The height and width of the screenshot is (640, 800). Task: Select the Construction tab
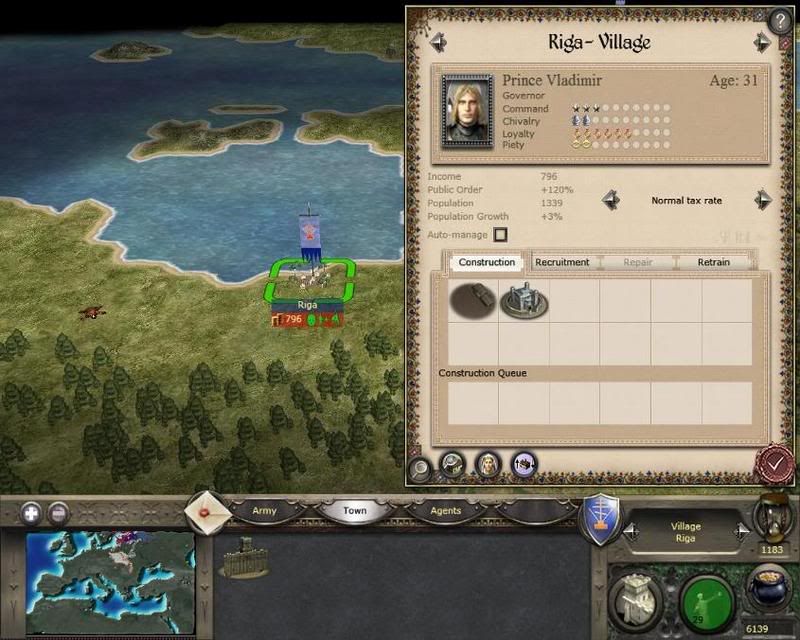coord(487,262)
